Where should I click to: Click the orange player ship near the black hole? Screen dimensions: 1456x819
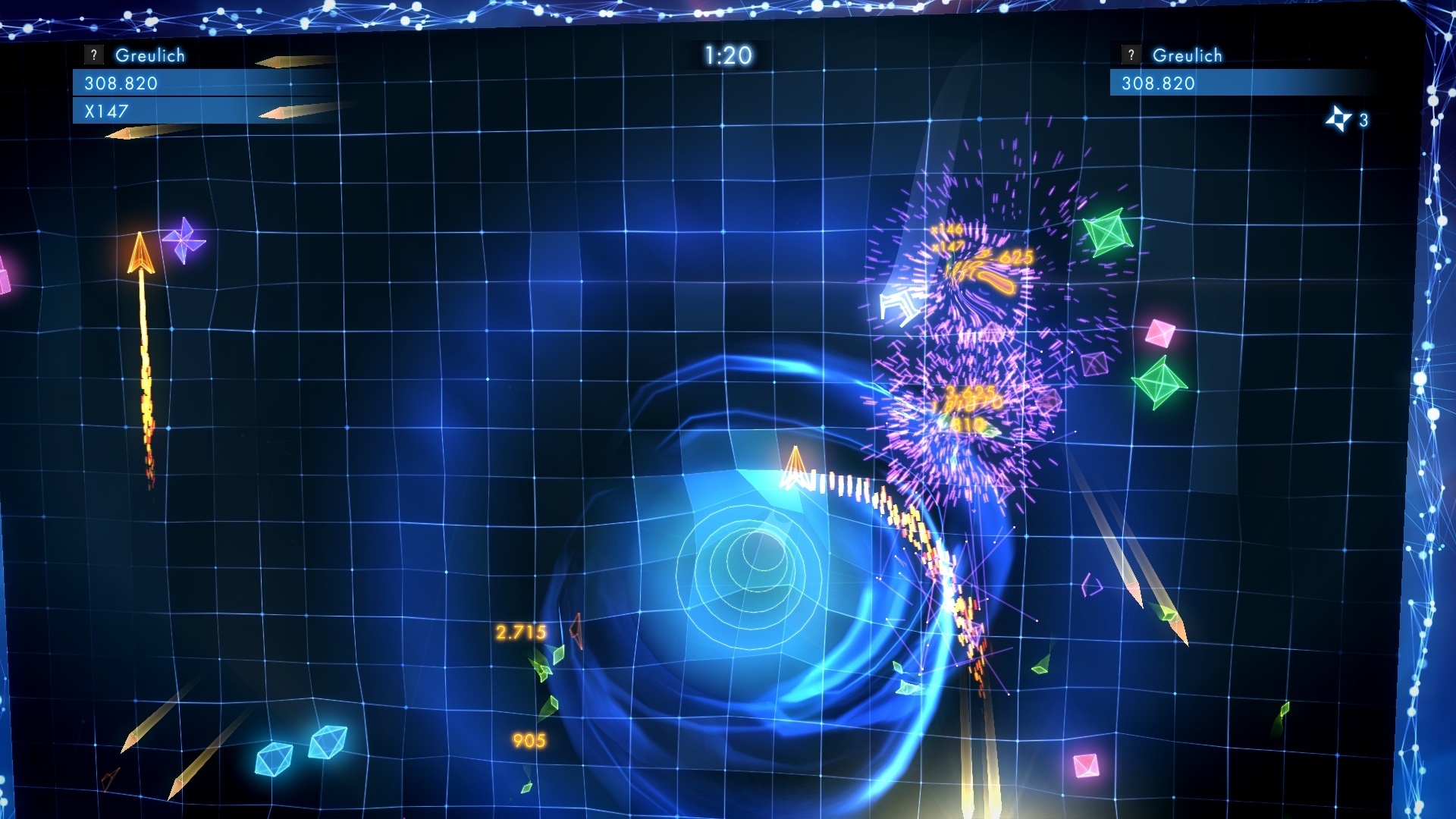795,469
